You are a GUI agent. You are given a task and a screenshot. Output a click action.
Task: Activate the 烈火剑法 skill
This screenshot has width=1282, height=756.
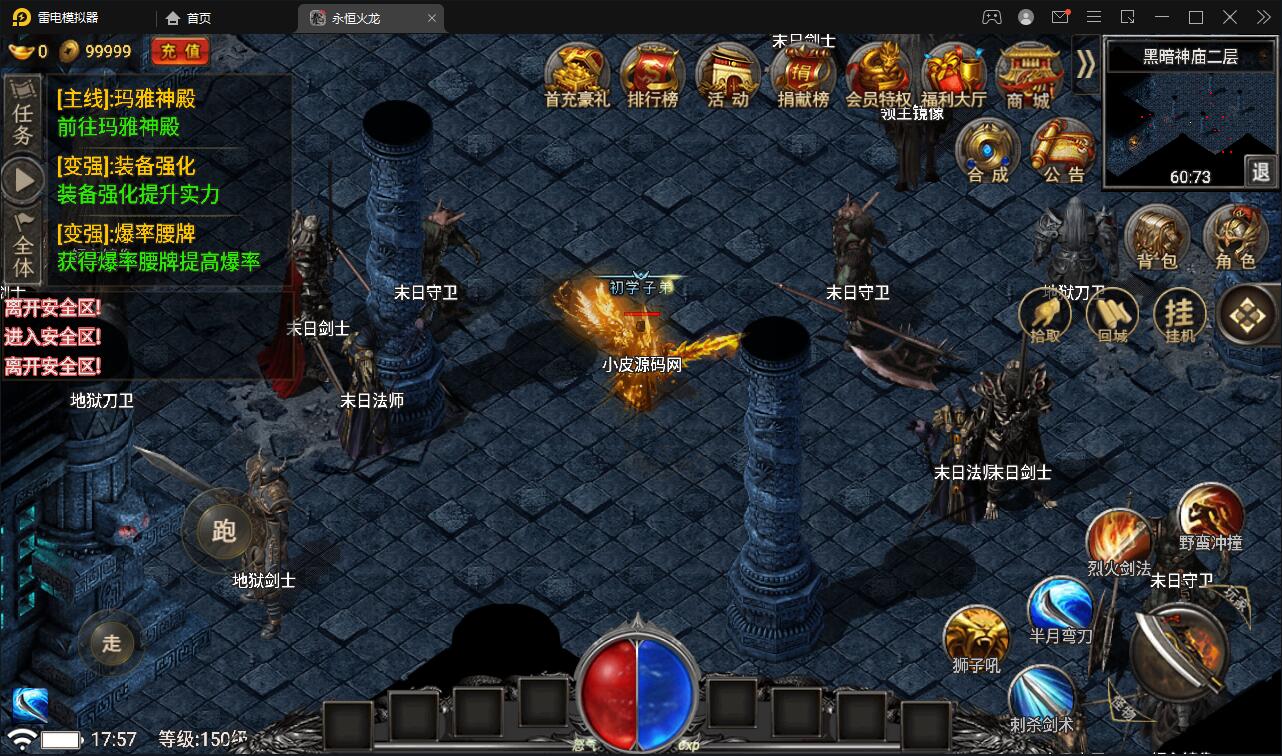click(1119, 542)
